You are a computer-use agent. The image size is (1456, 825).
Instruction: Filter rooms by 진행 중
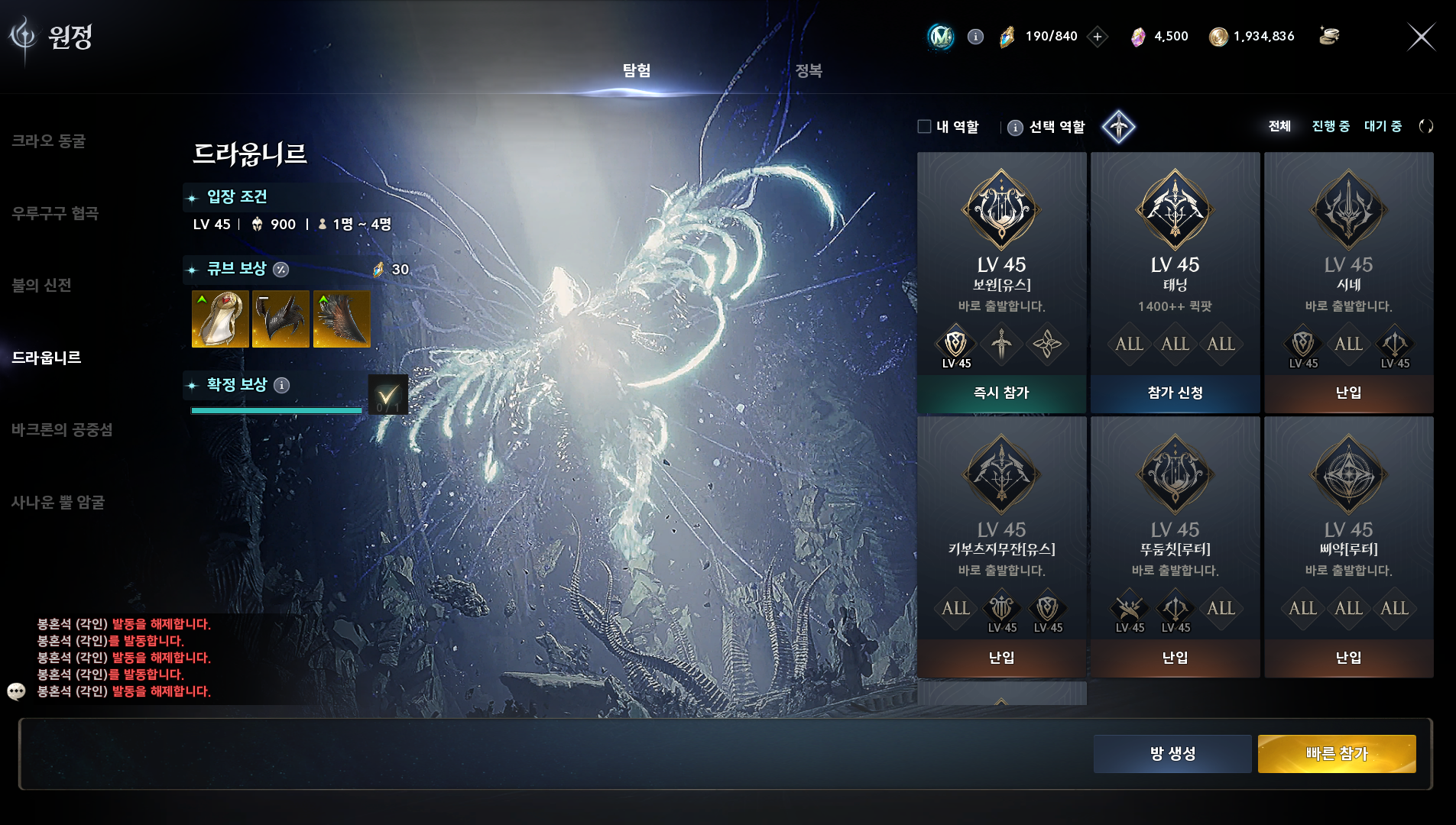tap(1331, 127)
